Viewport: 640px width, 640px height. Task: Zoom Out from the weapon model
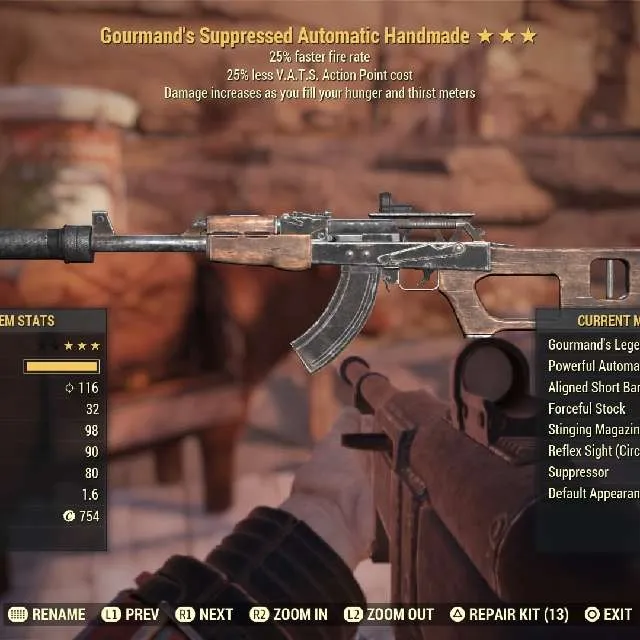[x=389, y=614]
